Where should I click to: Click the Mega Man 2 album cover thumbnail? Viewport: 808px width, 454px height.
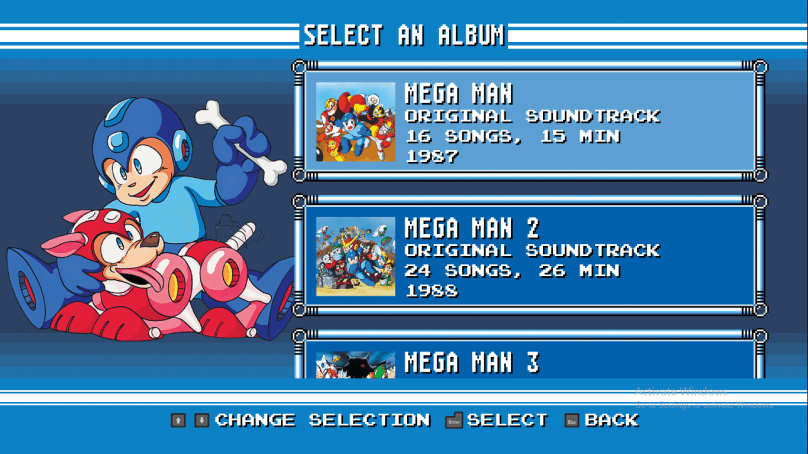[x=355, y=257]
